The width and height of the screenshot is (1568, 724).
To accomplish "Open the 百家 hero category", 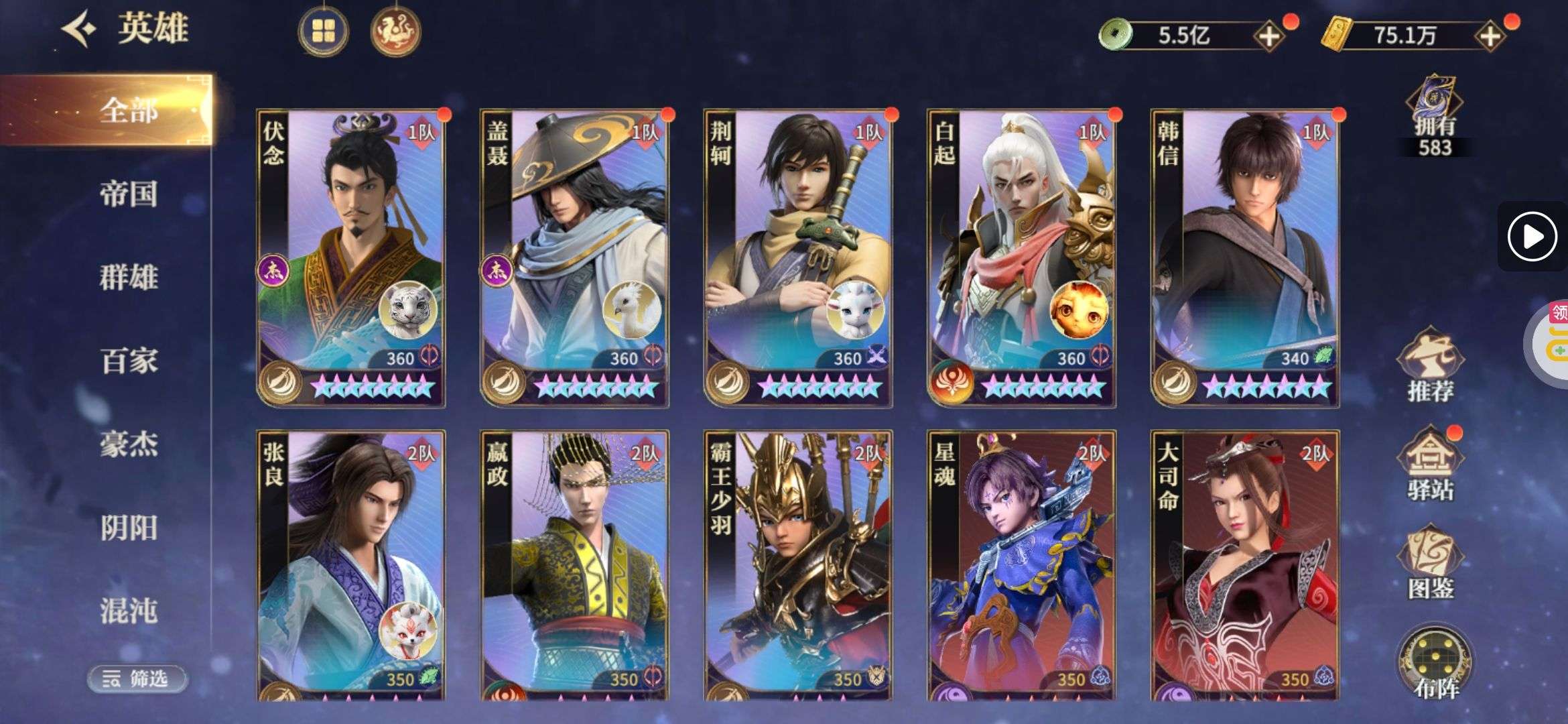I will point(128,361).
